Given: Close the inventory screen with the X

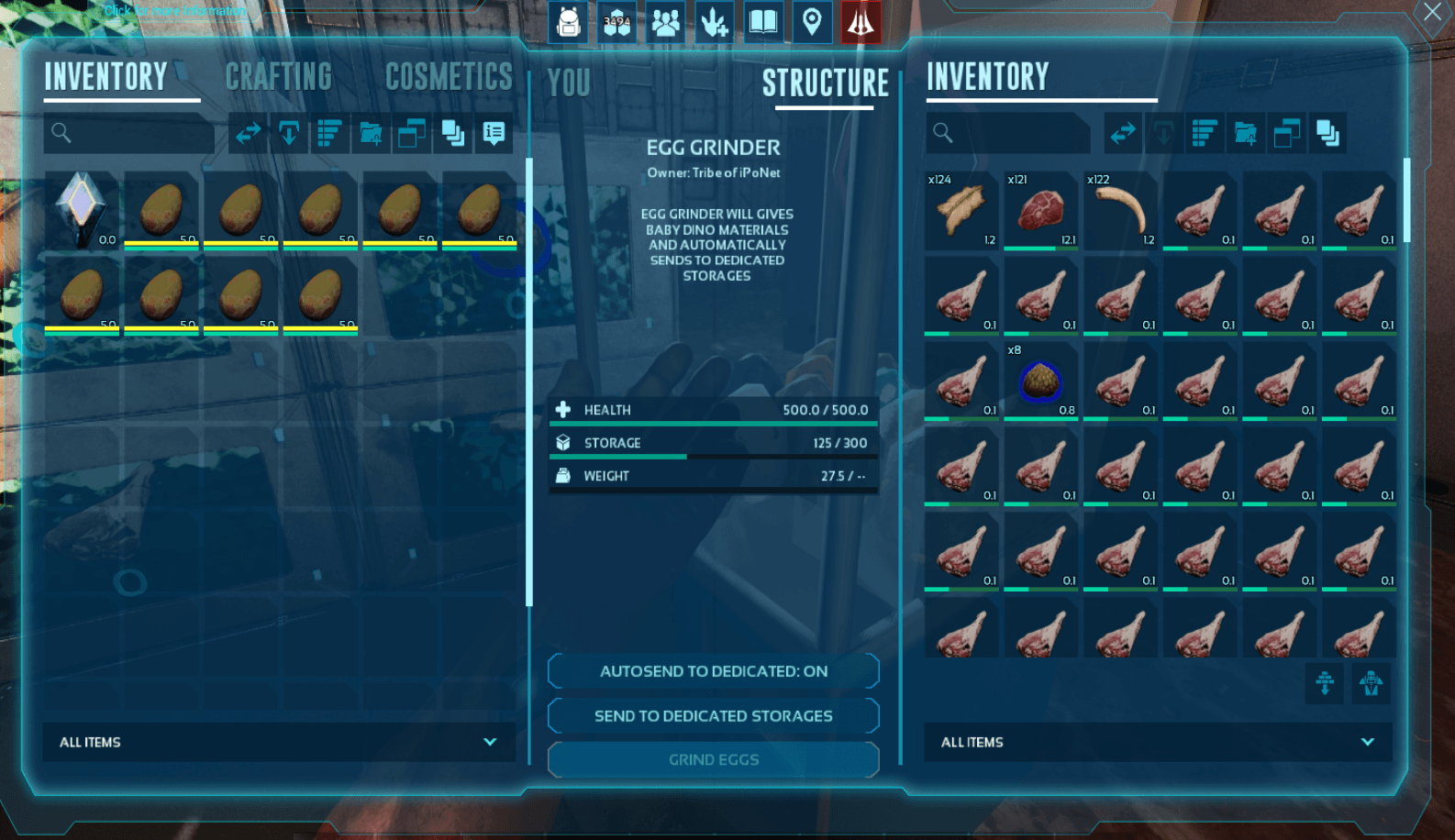Looking at the screenshot, I should click(x=1432, y=13).
